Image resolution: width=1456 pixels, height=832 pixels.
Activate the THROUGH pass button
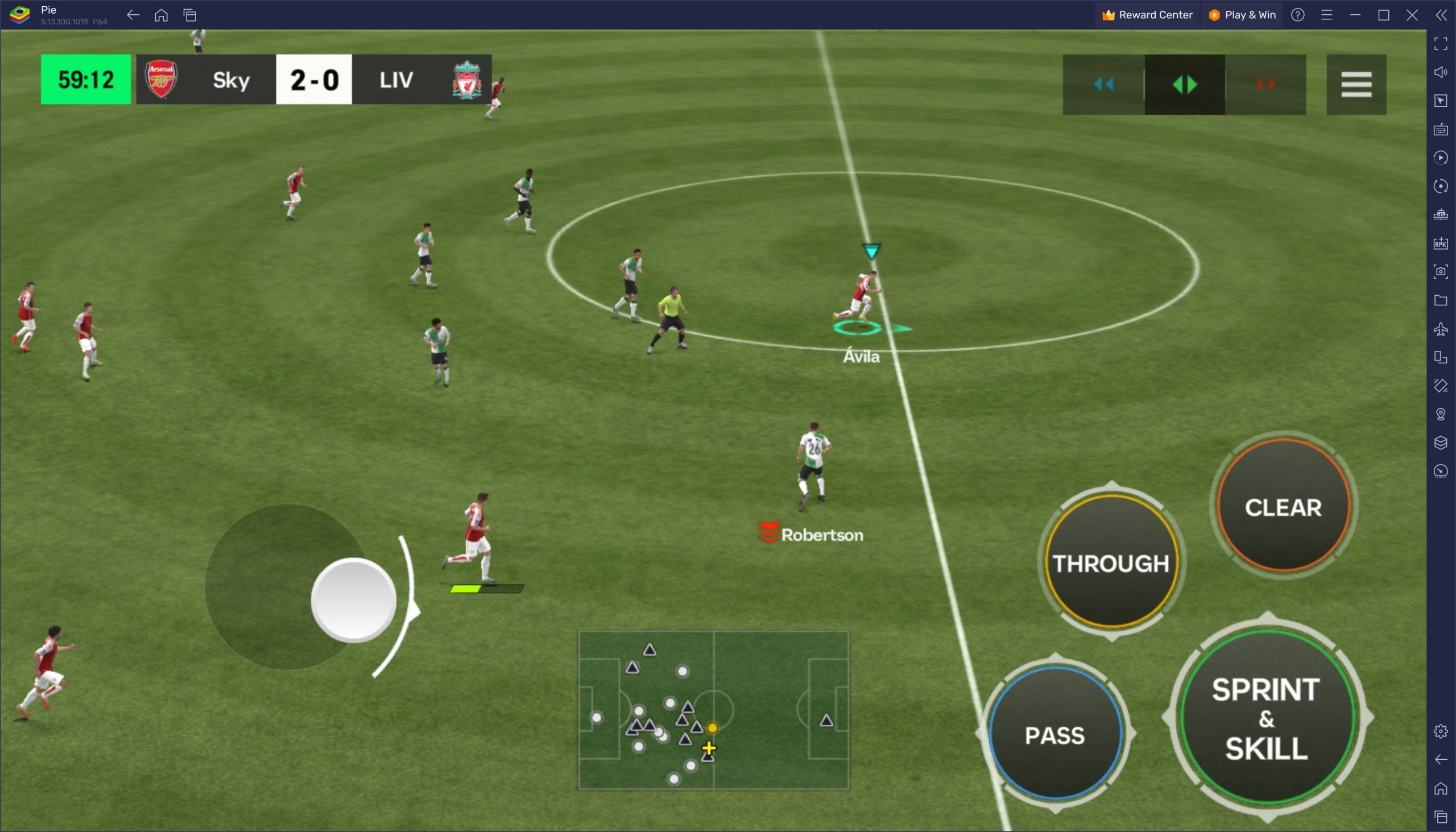click(x=1111, y=563)
